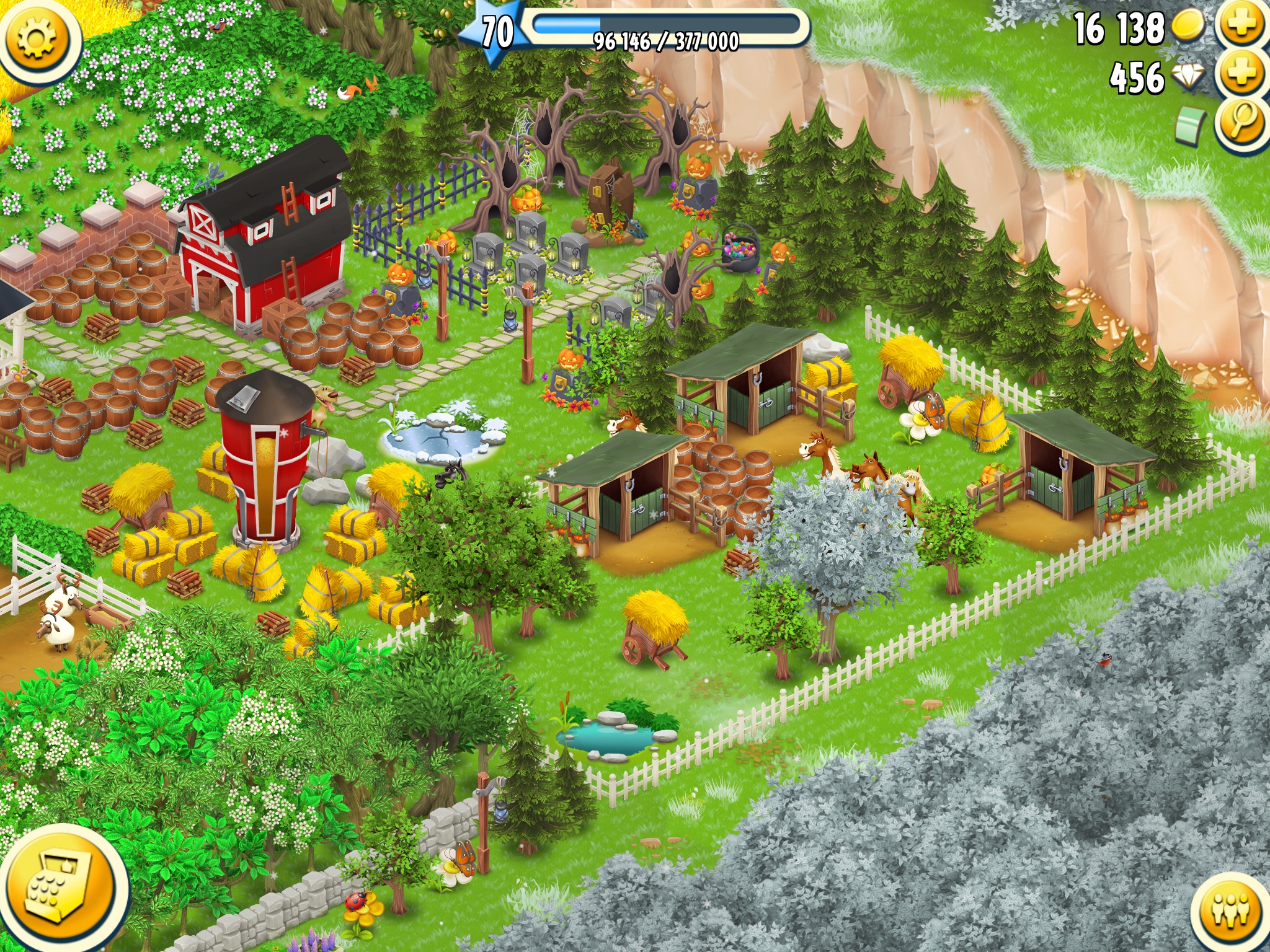Viewport: 1270px width, 952px height.
Task: Open the gear settings menu
Action: tap(37, 38)
